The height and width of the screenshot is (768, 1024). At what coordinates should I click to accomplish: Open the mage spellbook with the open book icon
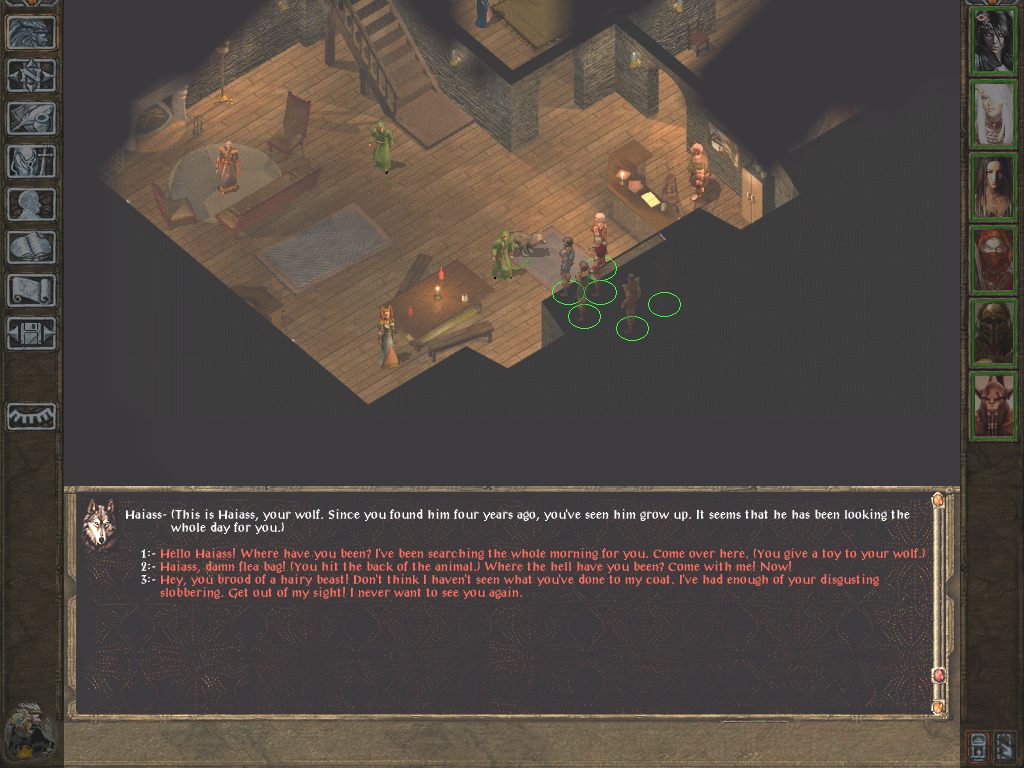click(x=31, y=248)
